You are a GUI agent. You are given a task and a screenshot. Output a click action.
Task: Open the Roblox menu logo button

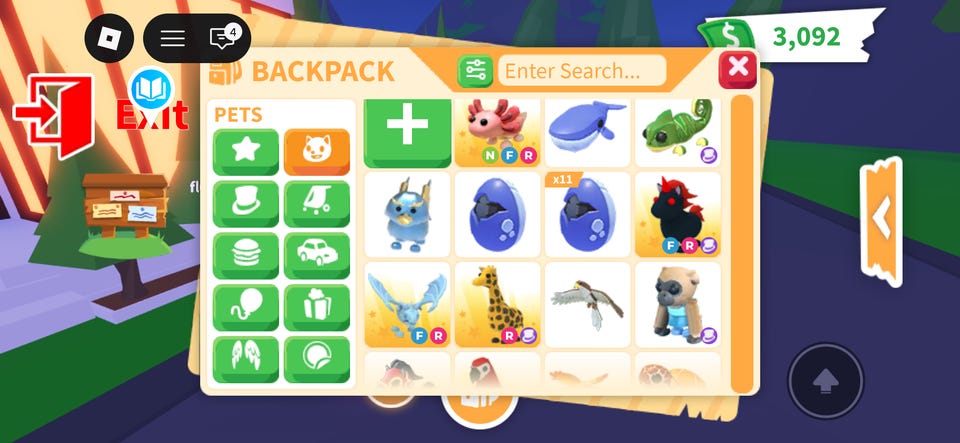coord(109,39)
